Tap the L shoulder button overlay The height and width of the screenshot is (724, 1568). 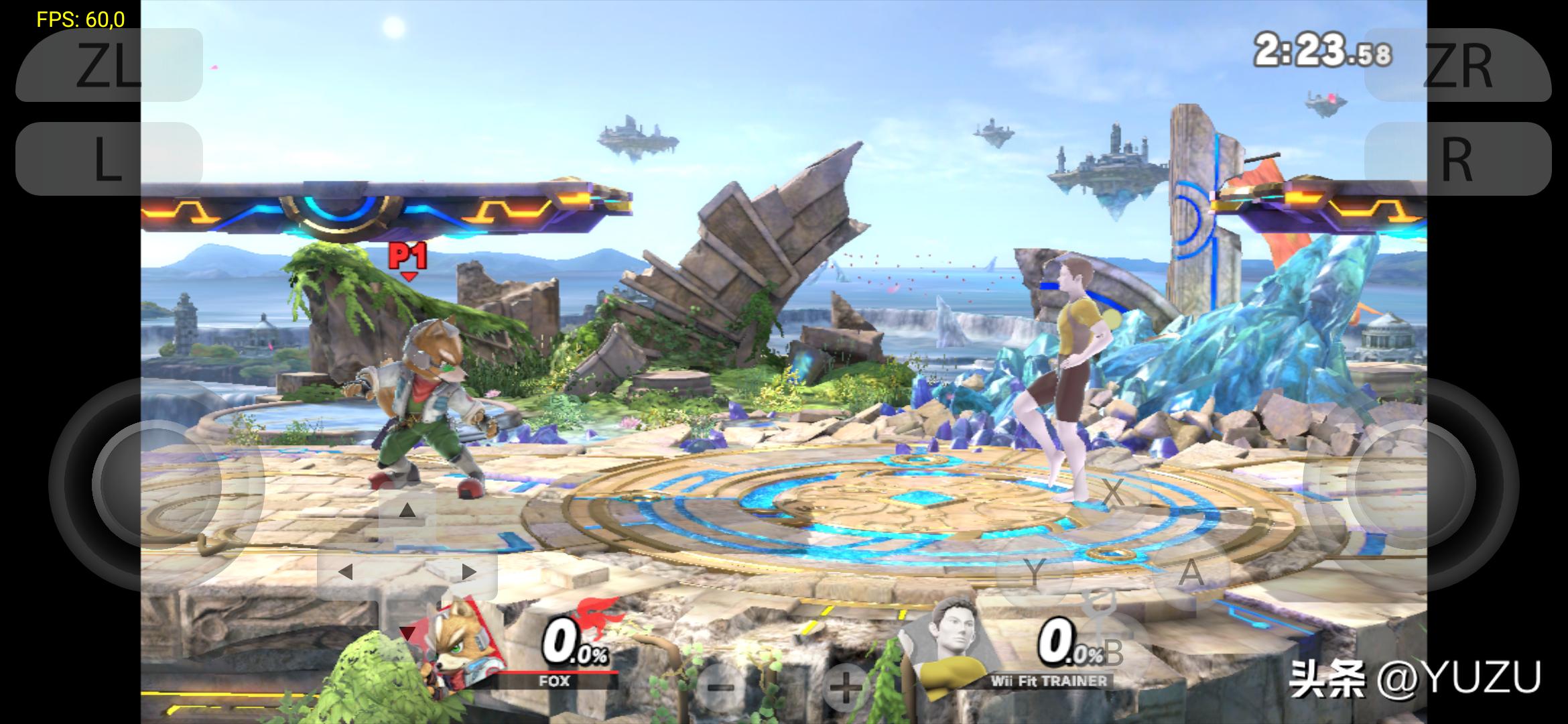109,159
